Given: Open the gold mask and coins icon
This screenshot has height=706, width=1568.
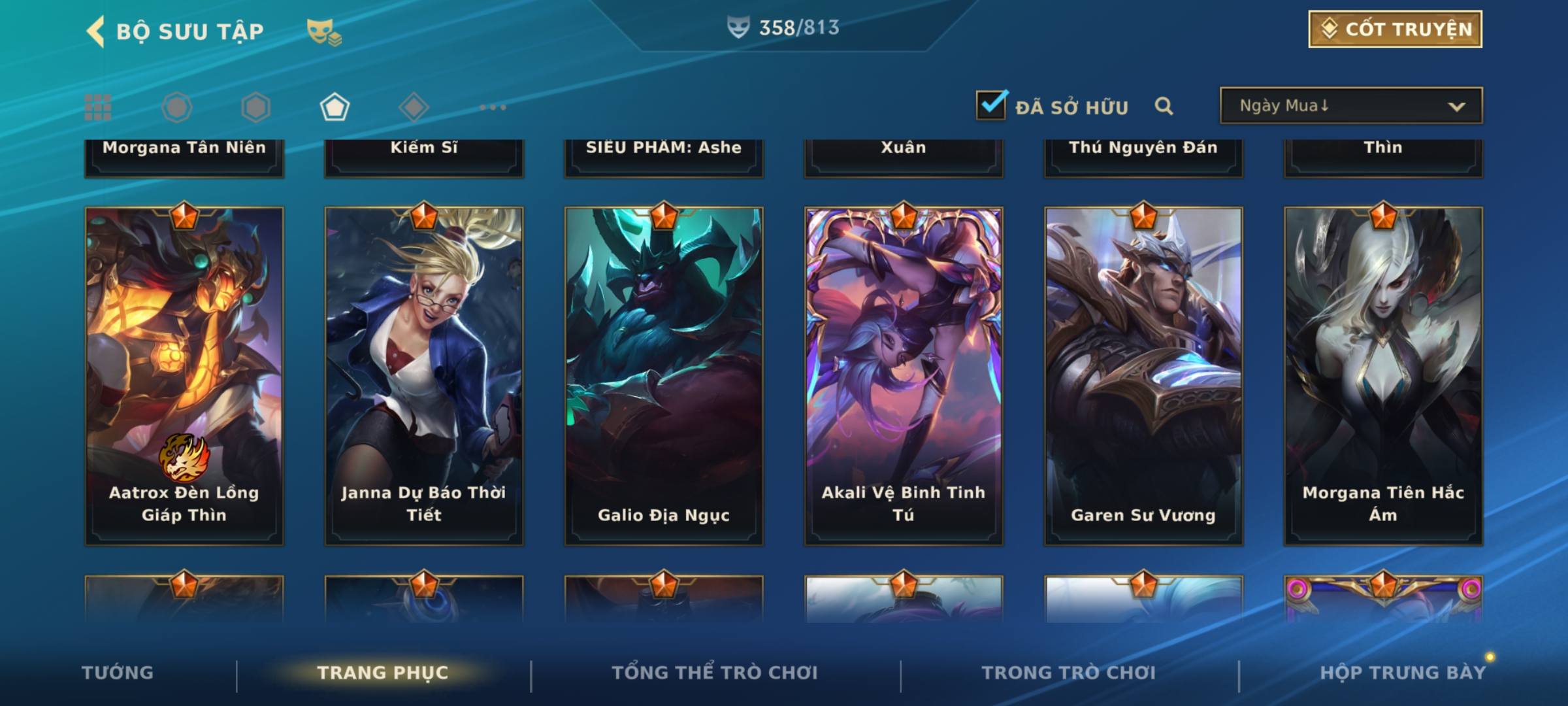Looking at the screenshot, I should pyautogui.click(x=324, y=31).
